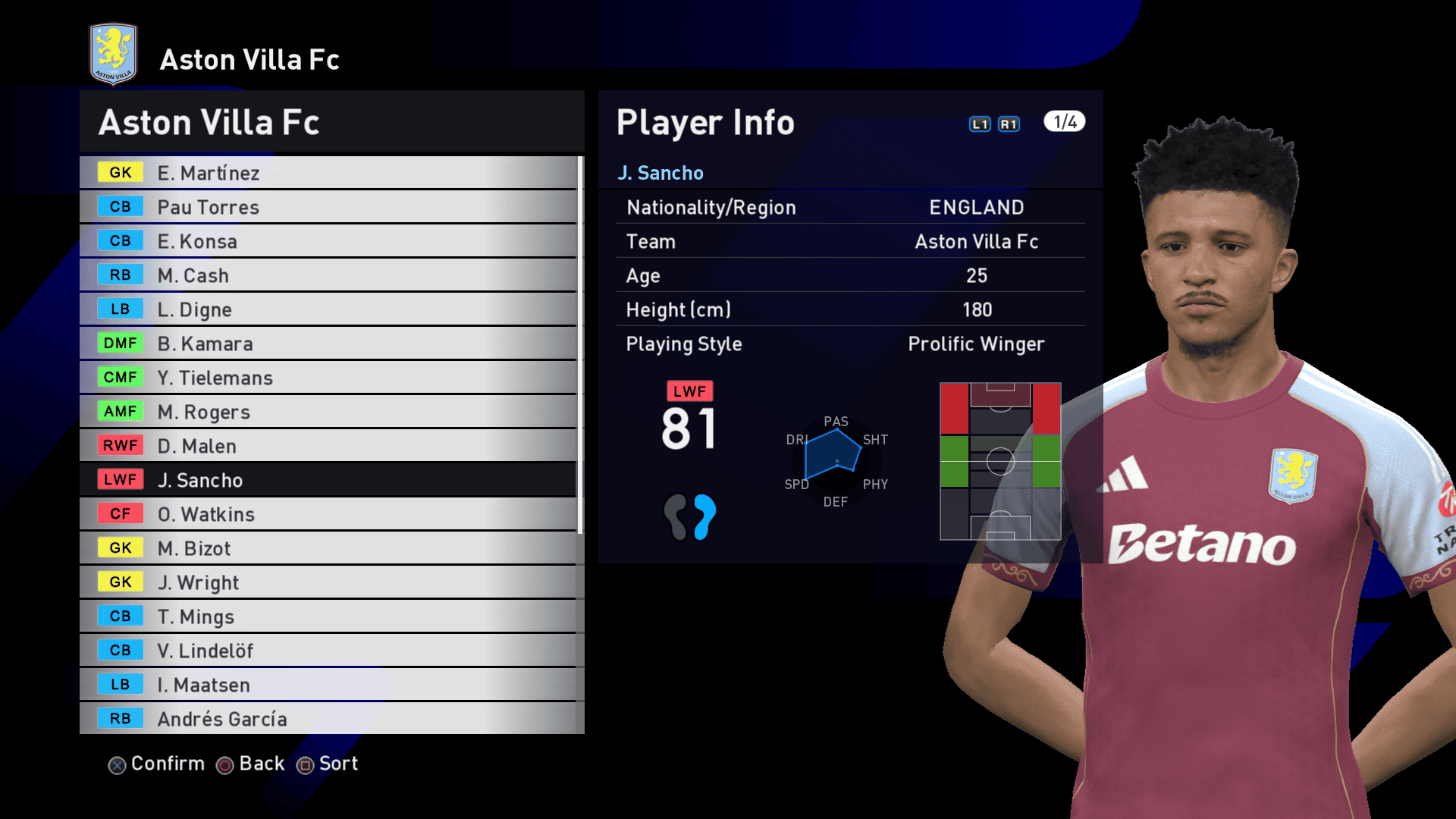The width and height of the screenshot is (1456, 819).
Task: Select left back I. Maatsen
Action: (328, 685)
